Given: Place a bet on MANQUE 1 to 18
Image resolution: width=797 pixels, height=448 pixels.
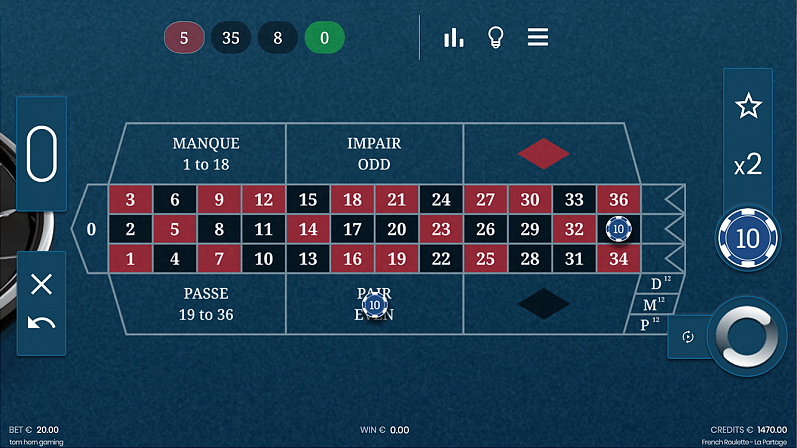Looking at the screenshot, I should 206,154.
